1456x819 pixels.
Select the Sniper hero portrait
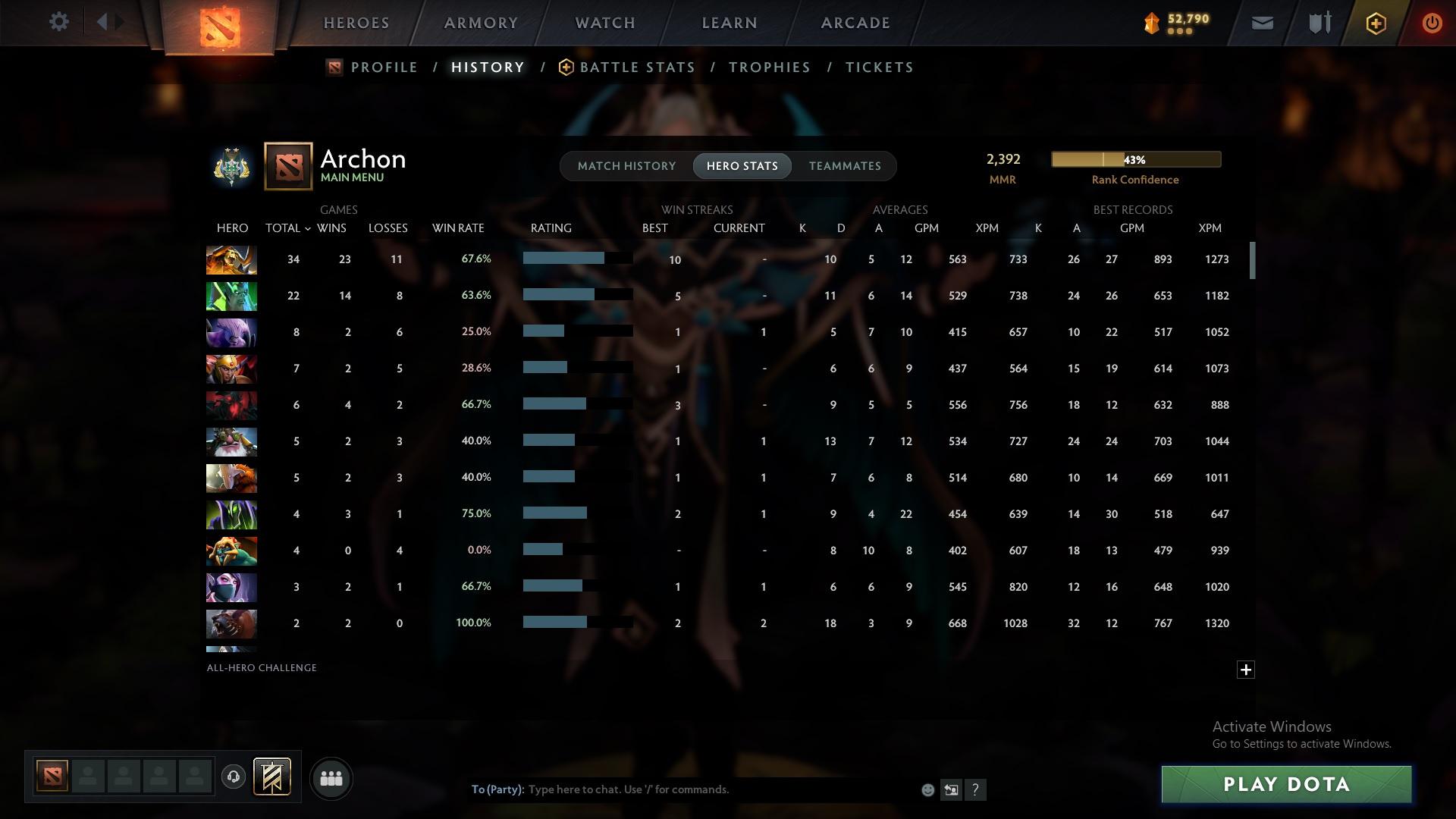point(231,441)
